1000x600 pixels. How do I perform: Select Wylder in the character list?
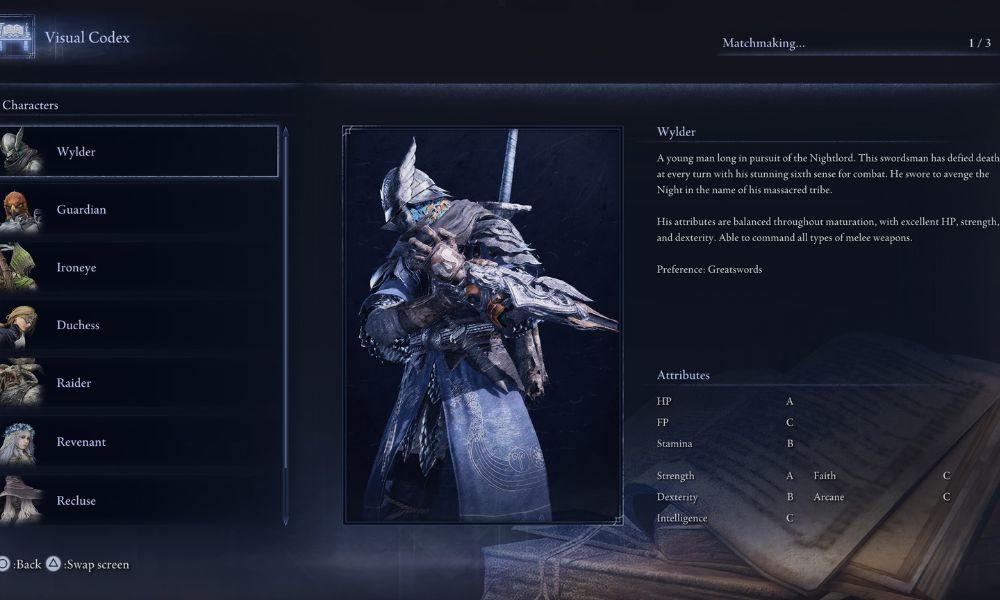(140, 152)
